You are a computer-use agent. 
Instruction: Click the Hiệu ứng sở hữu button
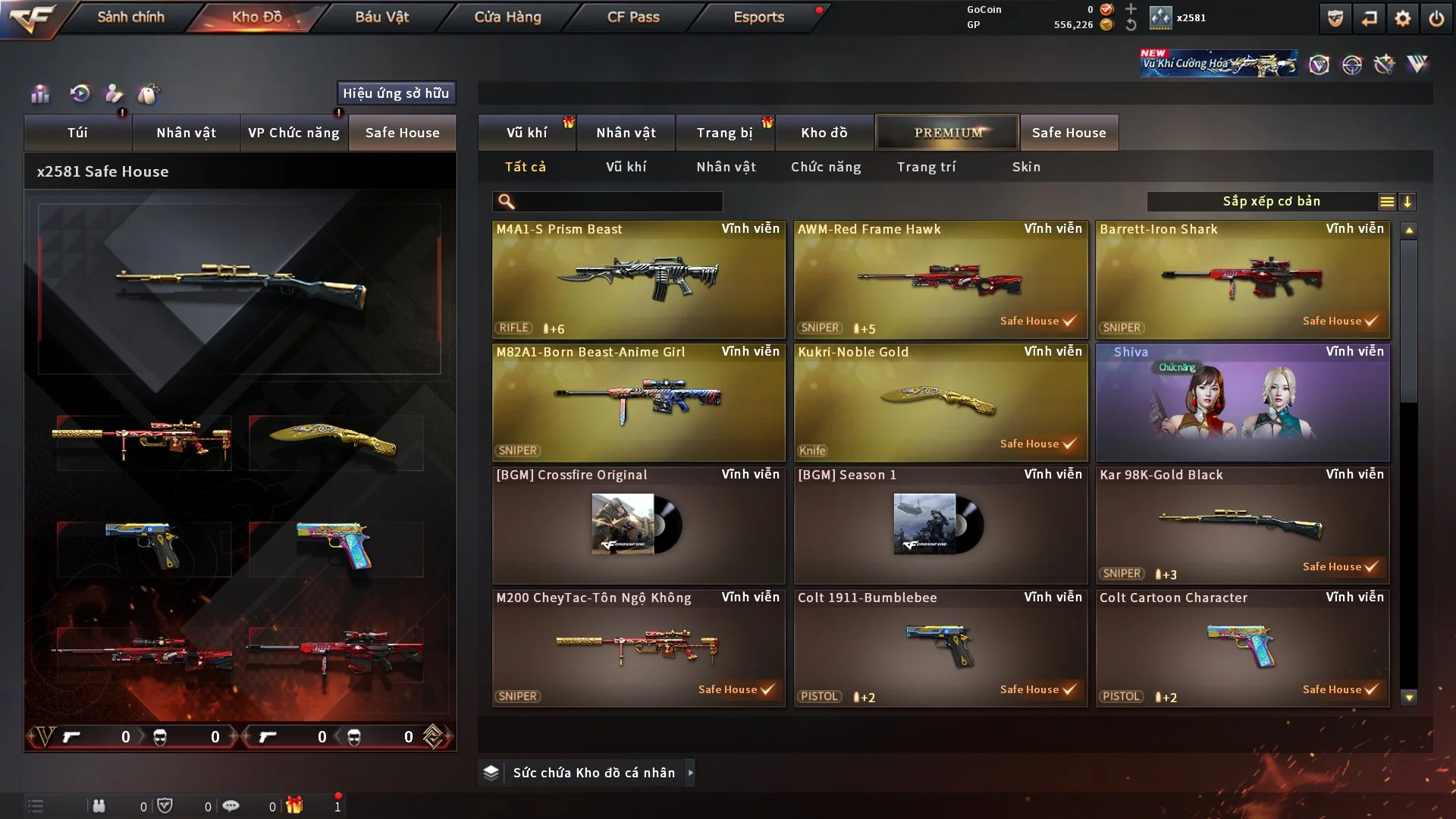[x=396, y=93]
